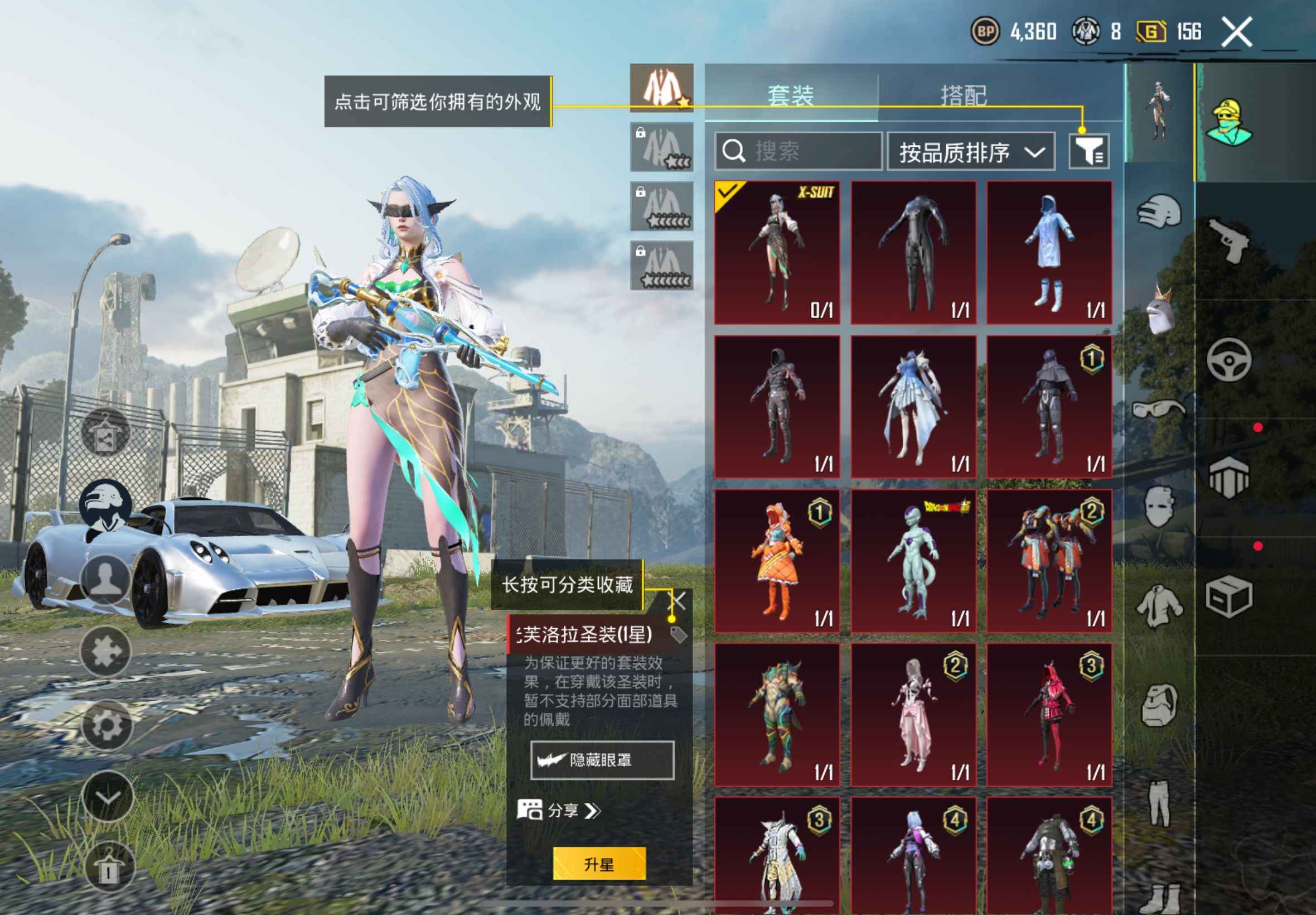The image size is (1316, 915).
Task: Close the wardrobe with the top X
Action: (x=1236, y=32)
